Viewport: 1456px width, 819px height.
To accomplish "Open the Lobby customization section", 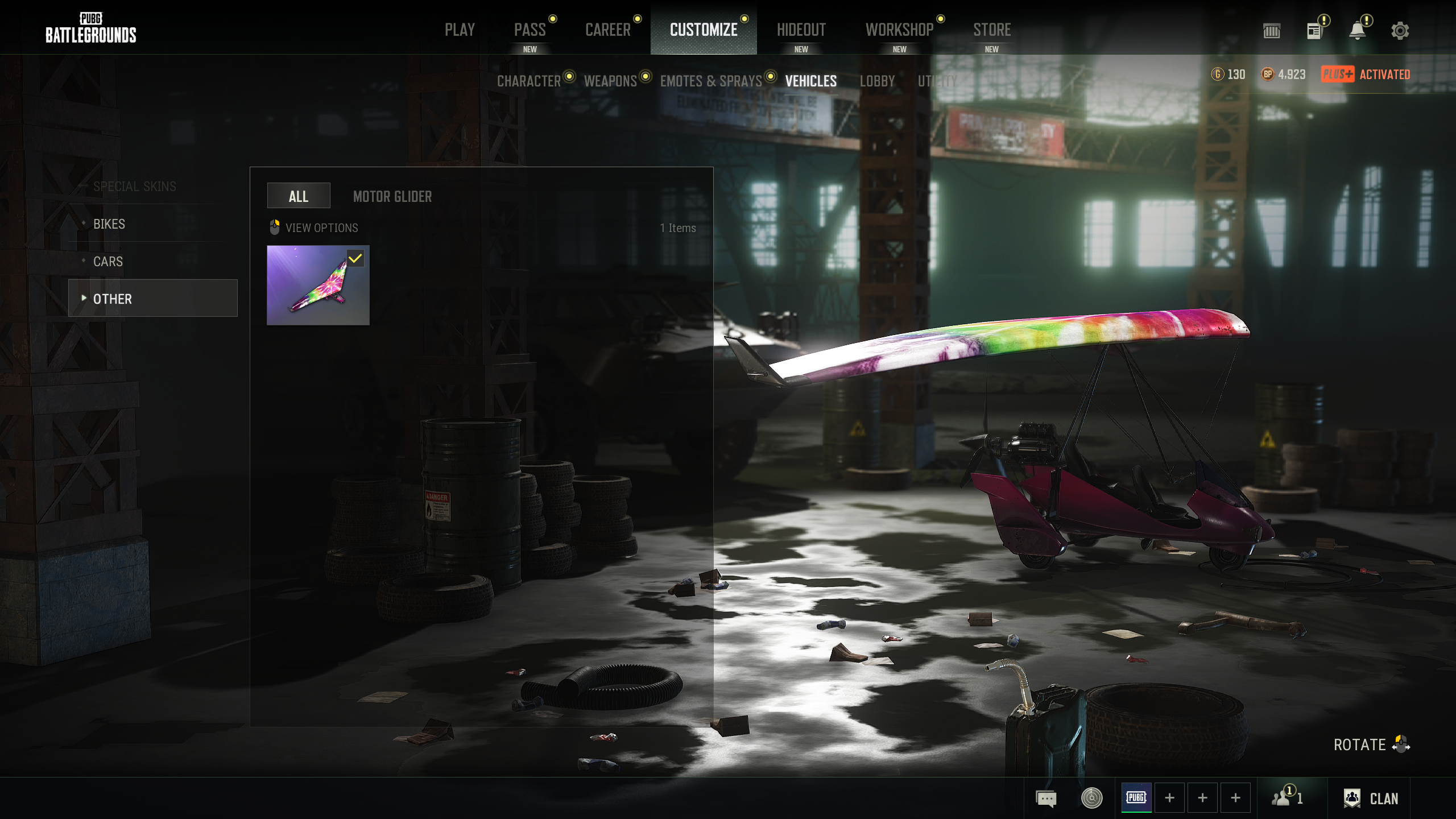I will (877, 81).
